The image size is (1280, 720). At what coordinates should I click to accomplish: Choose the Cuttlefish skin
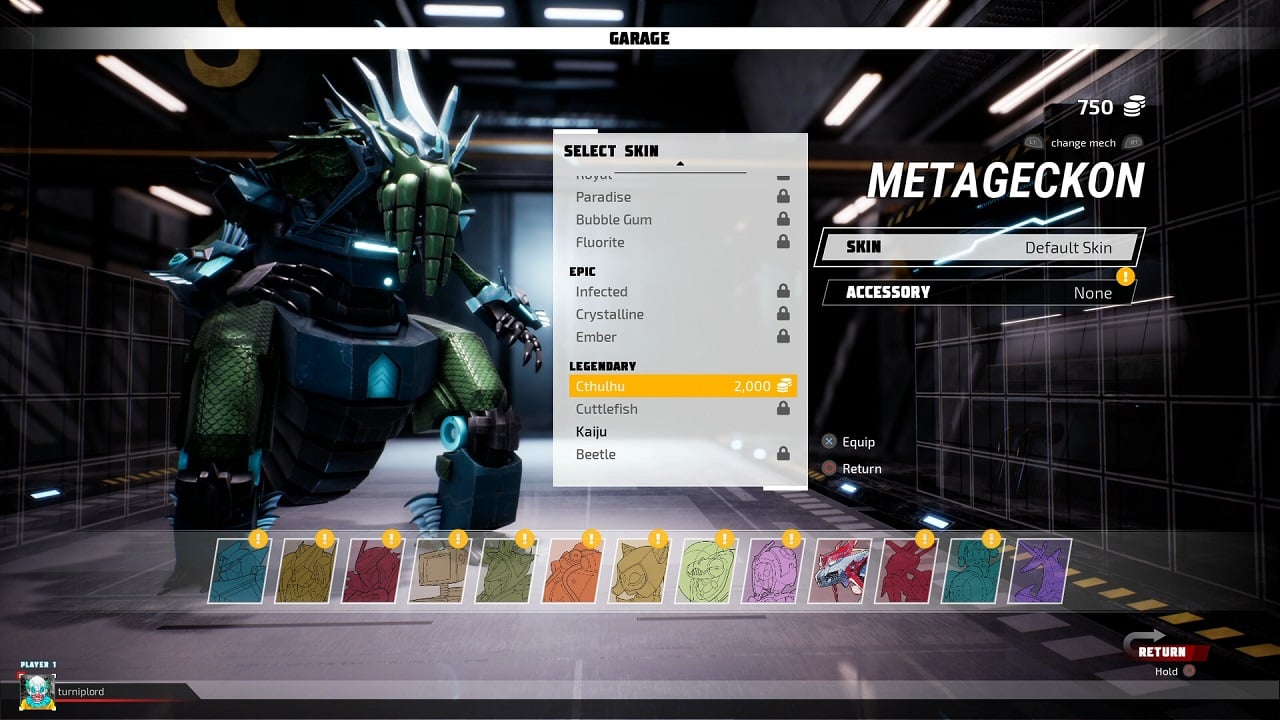682,409
